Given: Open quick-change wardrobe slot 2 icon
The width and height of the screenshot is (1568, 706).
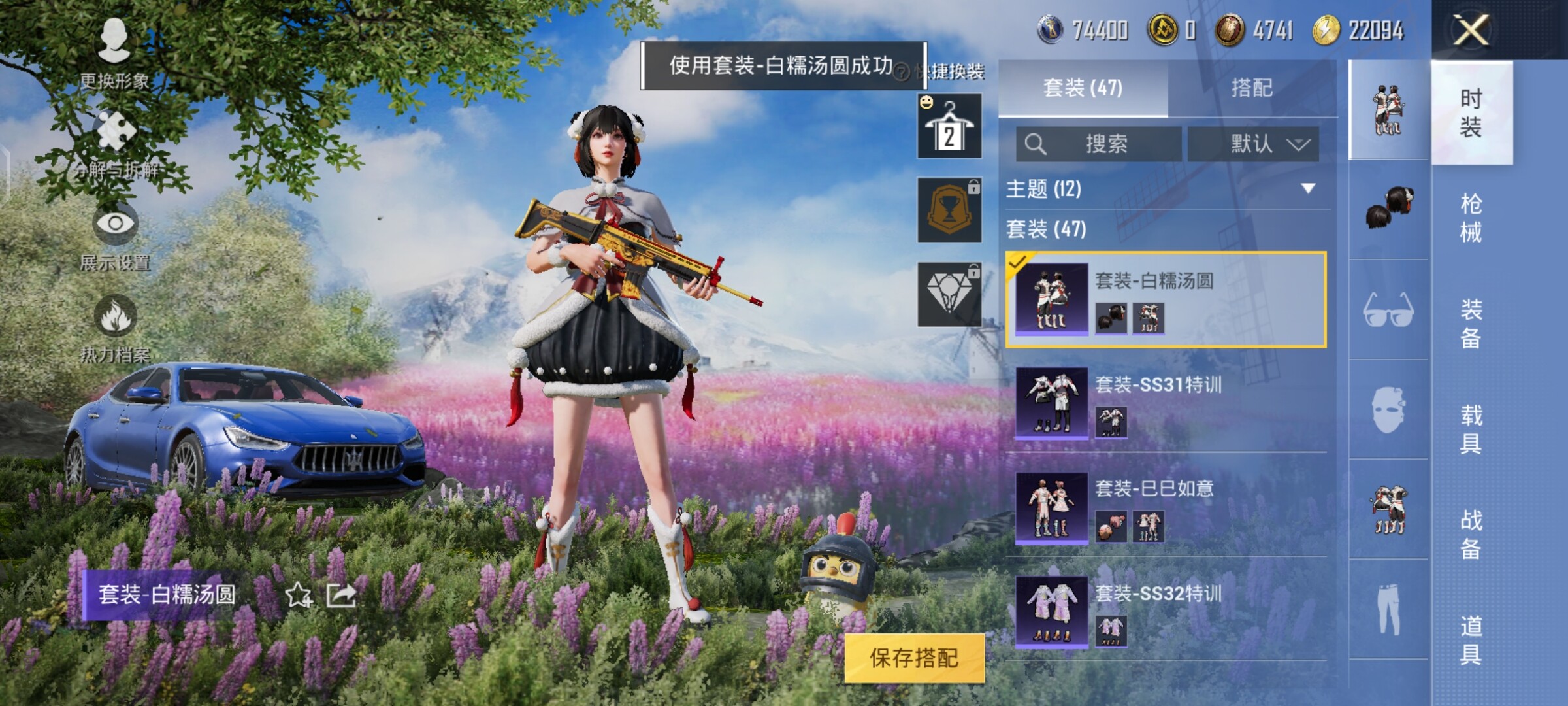Looking at the screenshot, I should point(949,126).
